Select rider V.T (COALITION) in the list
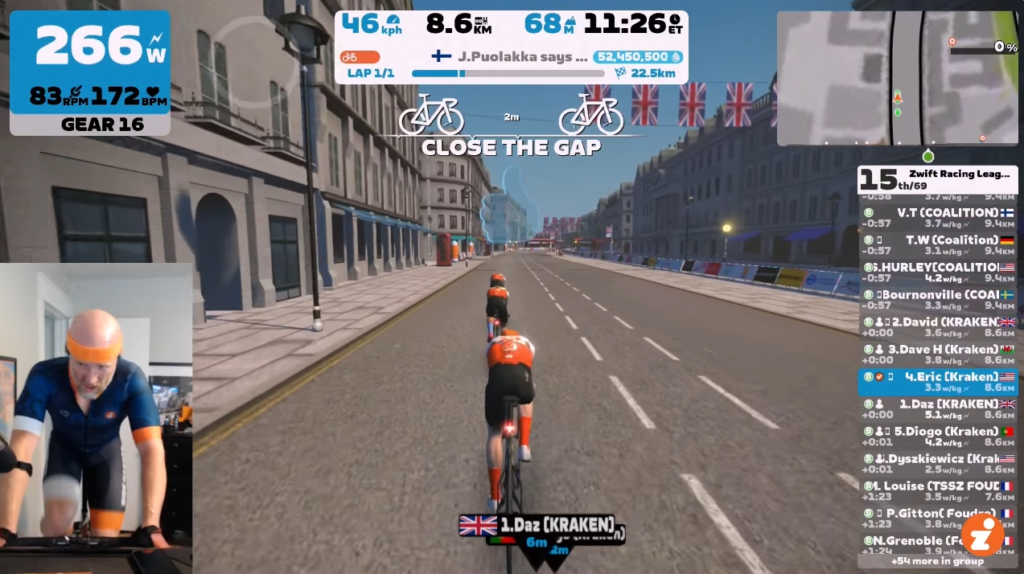Viewport: 1024px width, 574px height. [x=937, y=218]
